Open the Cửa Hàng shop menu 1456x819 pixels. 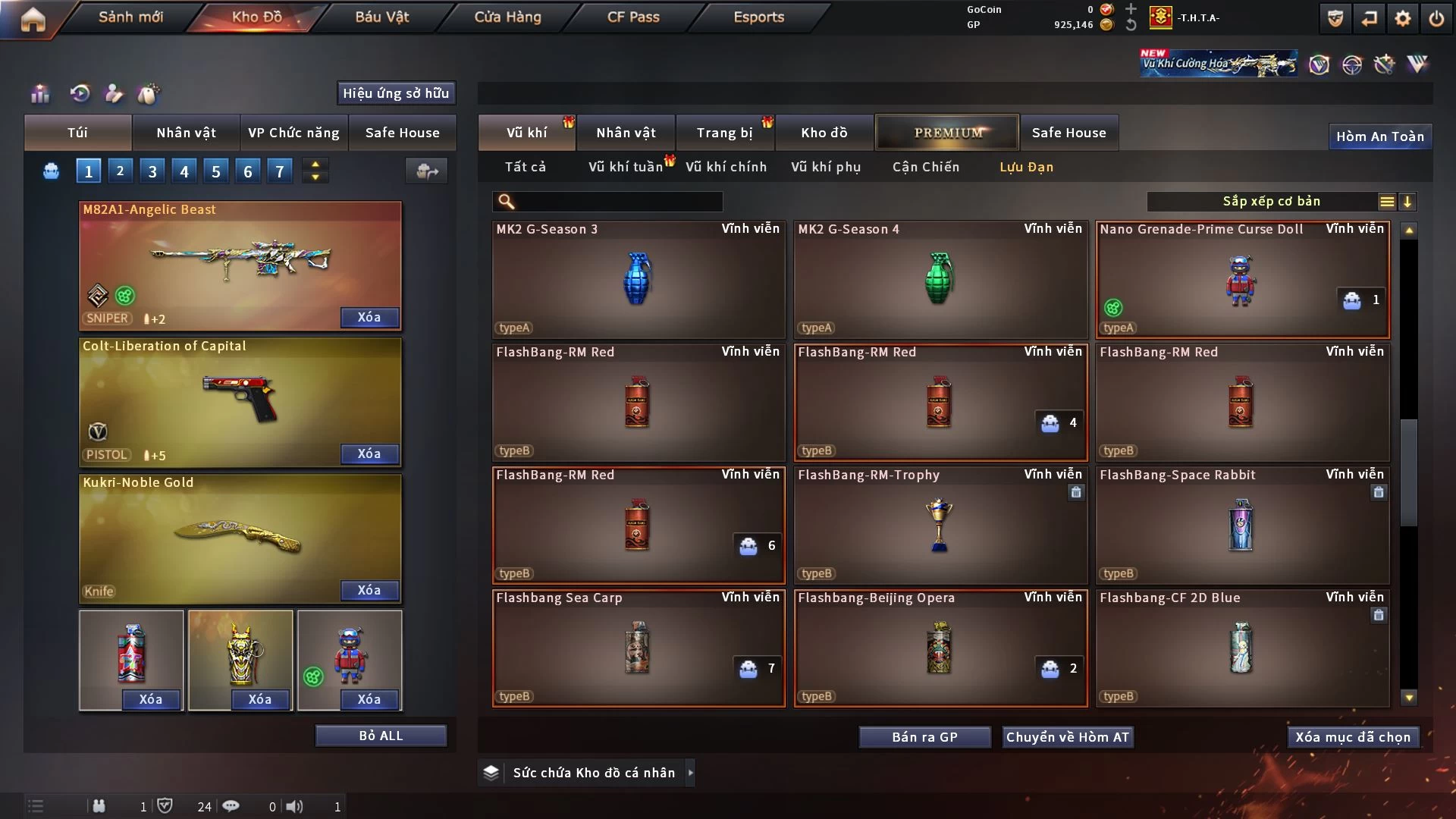[507, 17]
